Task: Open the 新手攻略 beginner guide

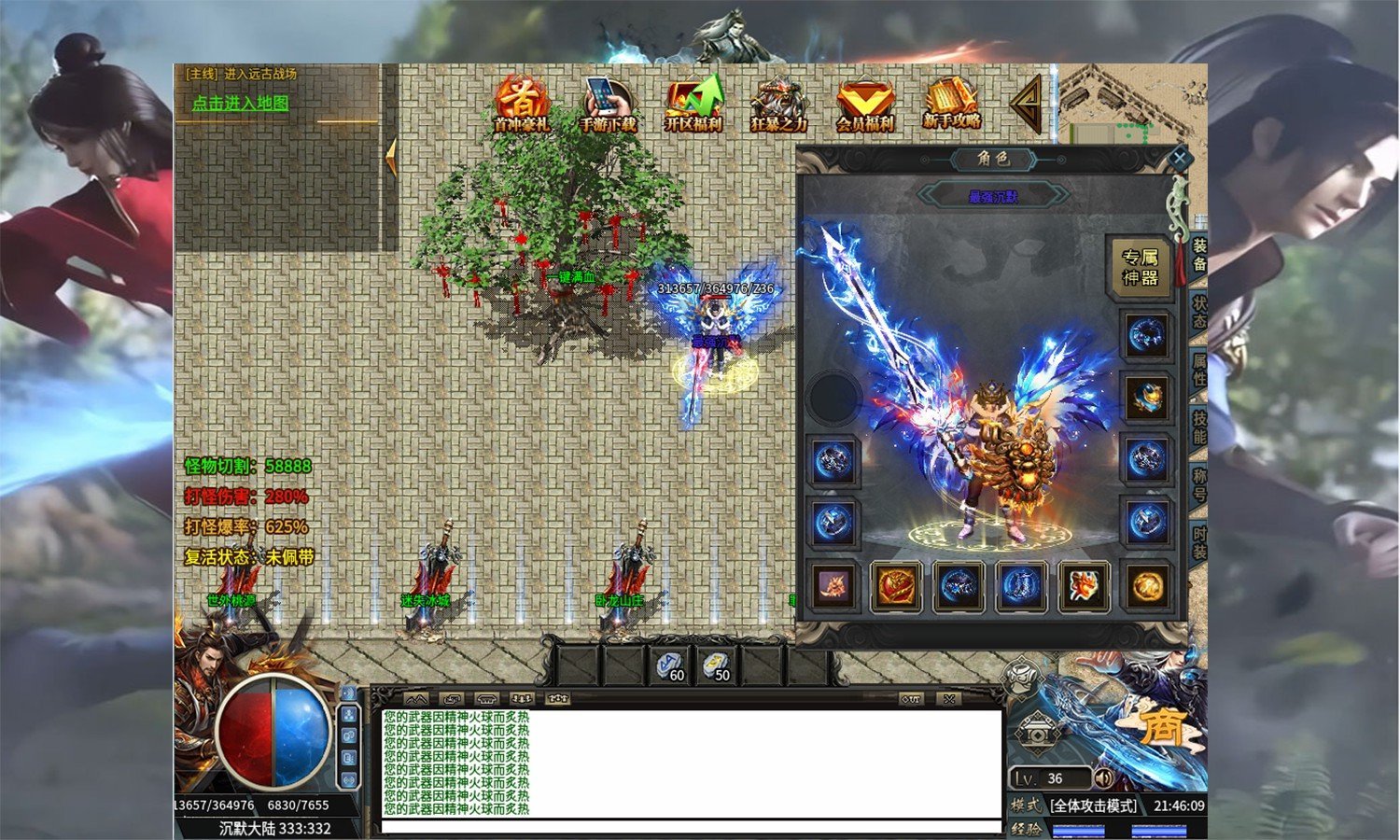Action: click(x=952, y=104)
